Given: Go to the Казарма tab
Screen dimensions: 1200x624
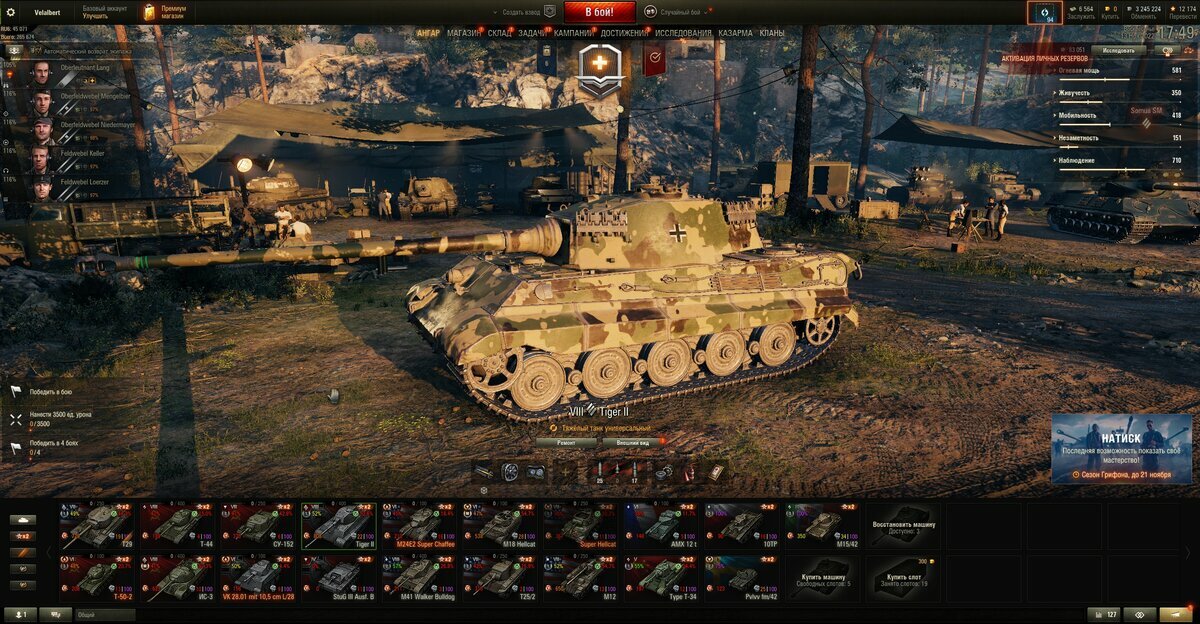Looking at the screenshot, I should [735, 33].
